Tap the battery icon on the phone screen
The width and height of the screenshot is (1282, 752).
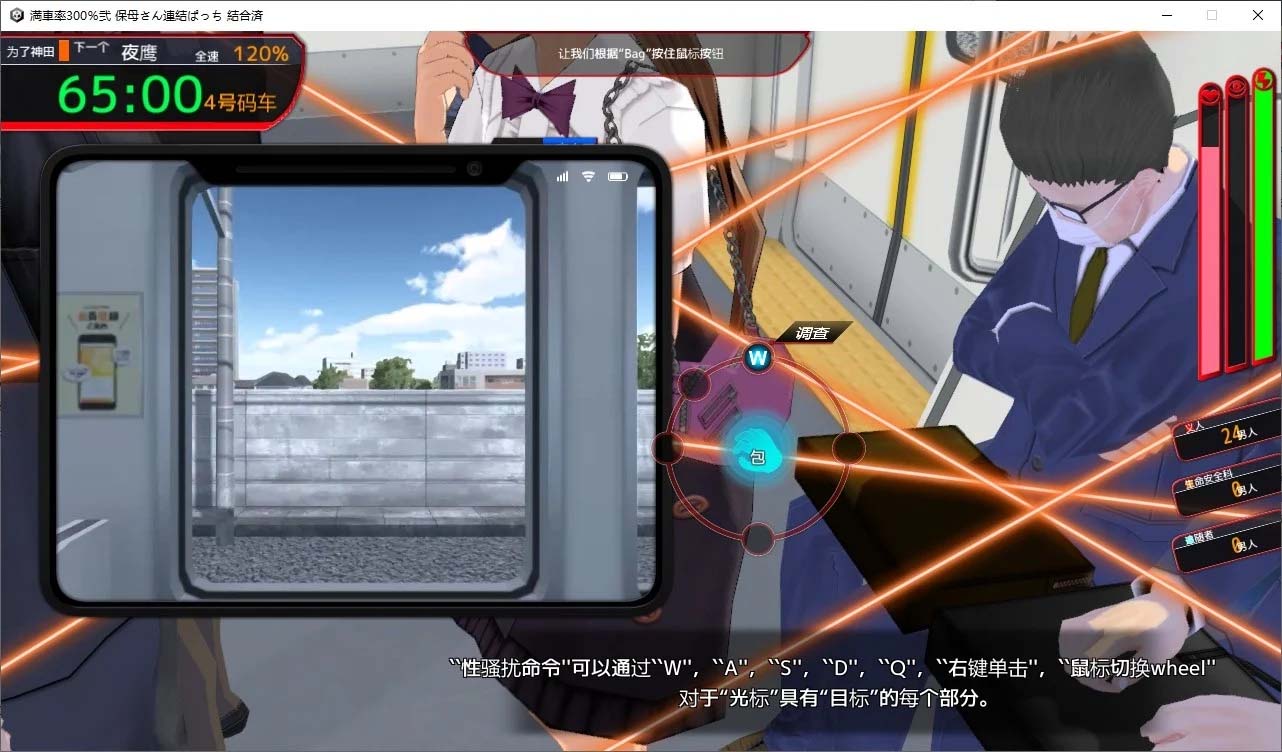618,175
